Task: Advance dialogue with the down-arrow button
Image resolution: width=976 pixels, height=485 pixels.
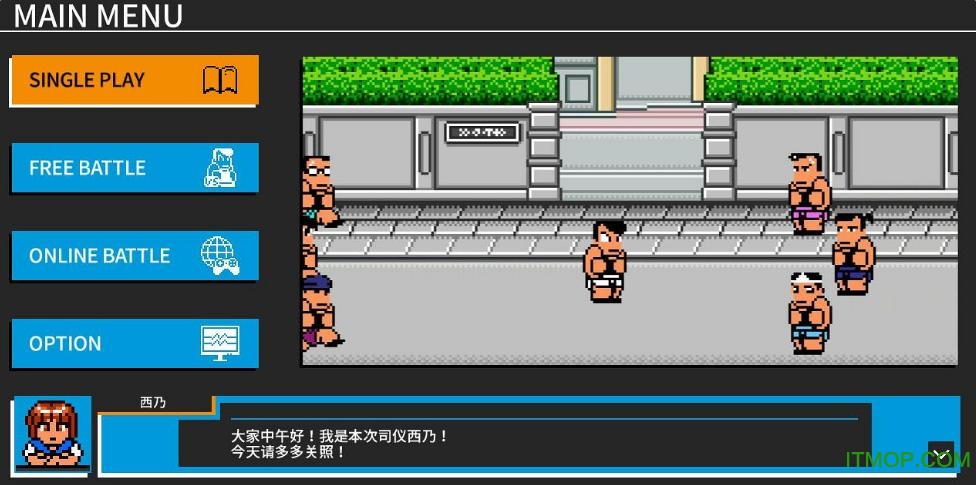Action: (x=940, y=454)
